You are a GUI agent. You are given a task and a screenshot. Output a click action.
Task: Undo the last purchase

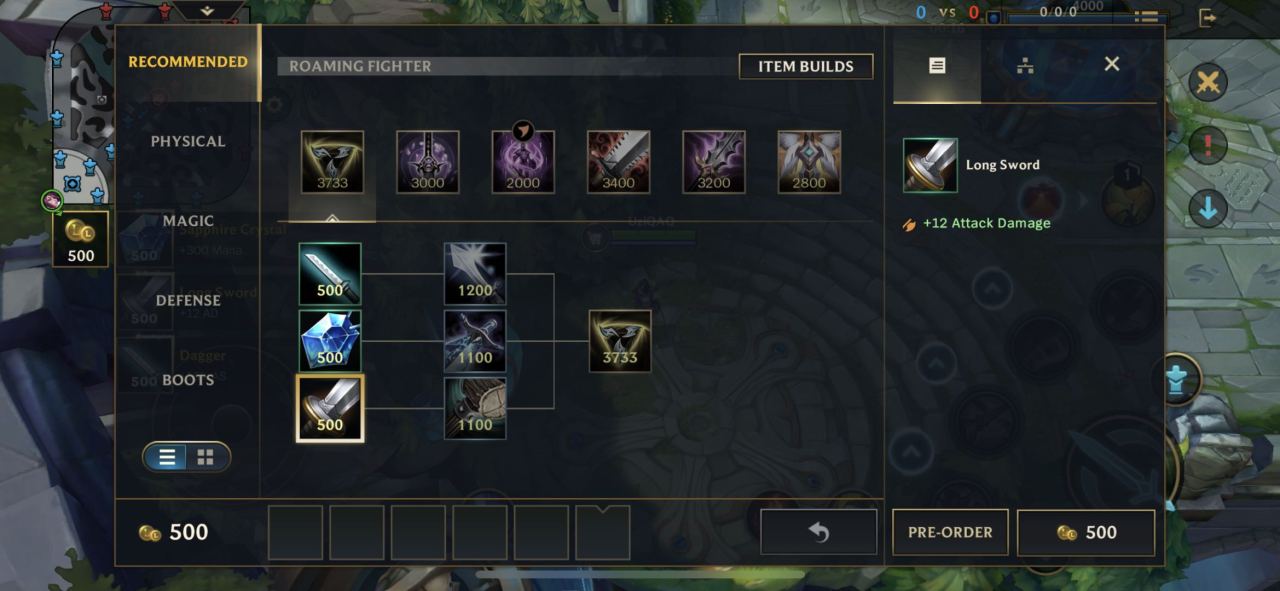pyautogui.click(x=818, y=532)
